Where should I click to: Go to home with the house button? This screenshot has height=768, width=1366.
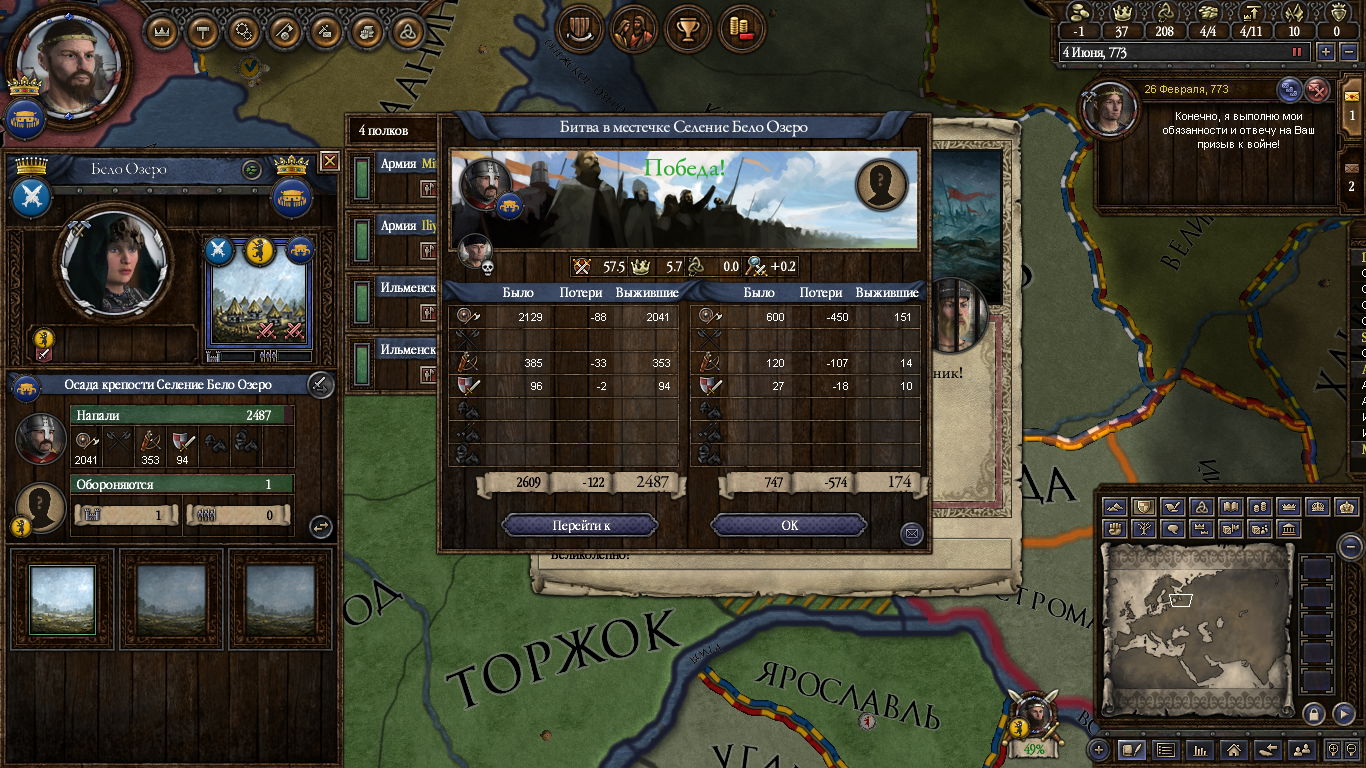pos(1234,749)
